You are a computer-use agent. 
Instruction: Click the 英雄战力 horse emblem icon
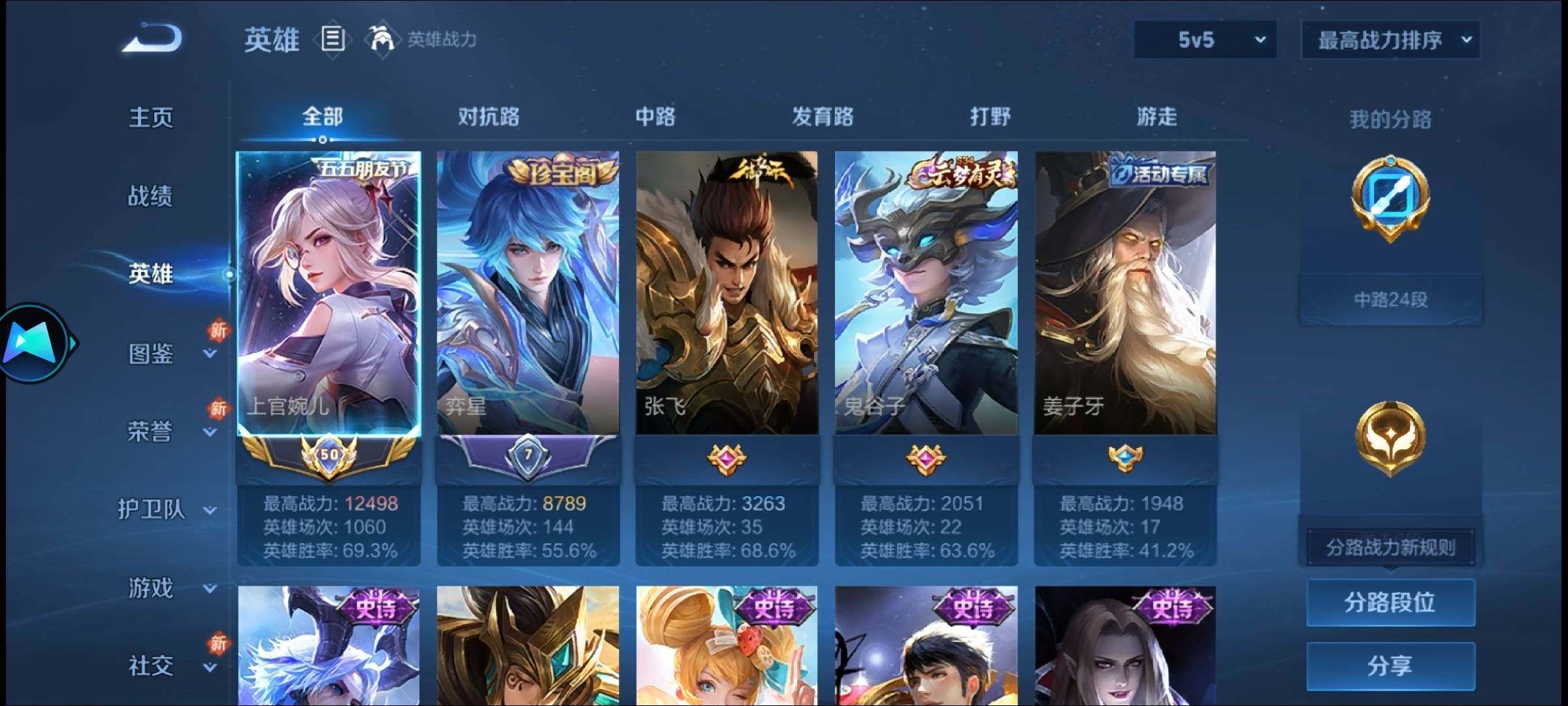click(x=384, y=38)
